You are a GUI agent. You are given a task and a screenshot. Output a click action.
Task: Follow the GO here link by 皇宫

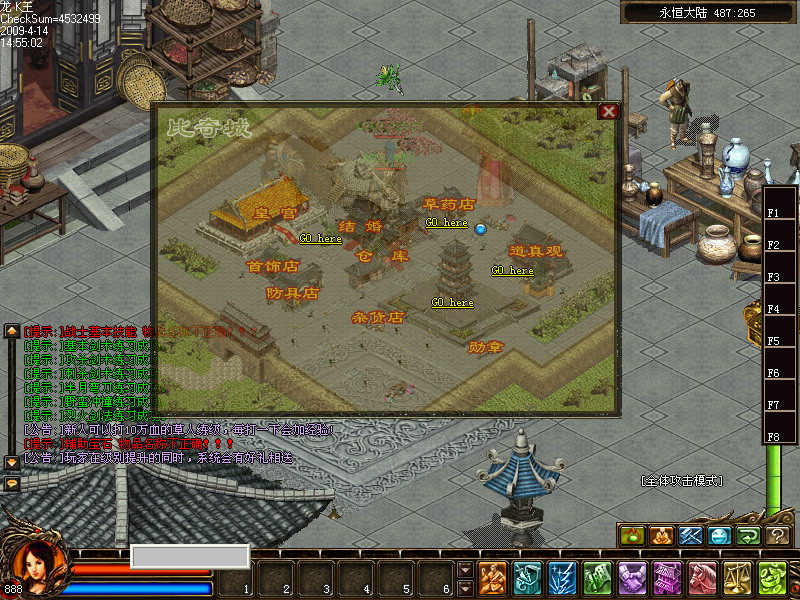320,239
